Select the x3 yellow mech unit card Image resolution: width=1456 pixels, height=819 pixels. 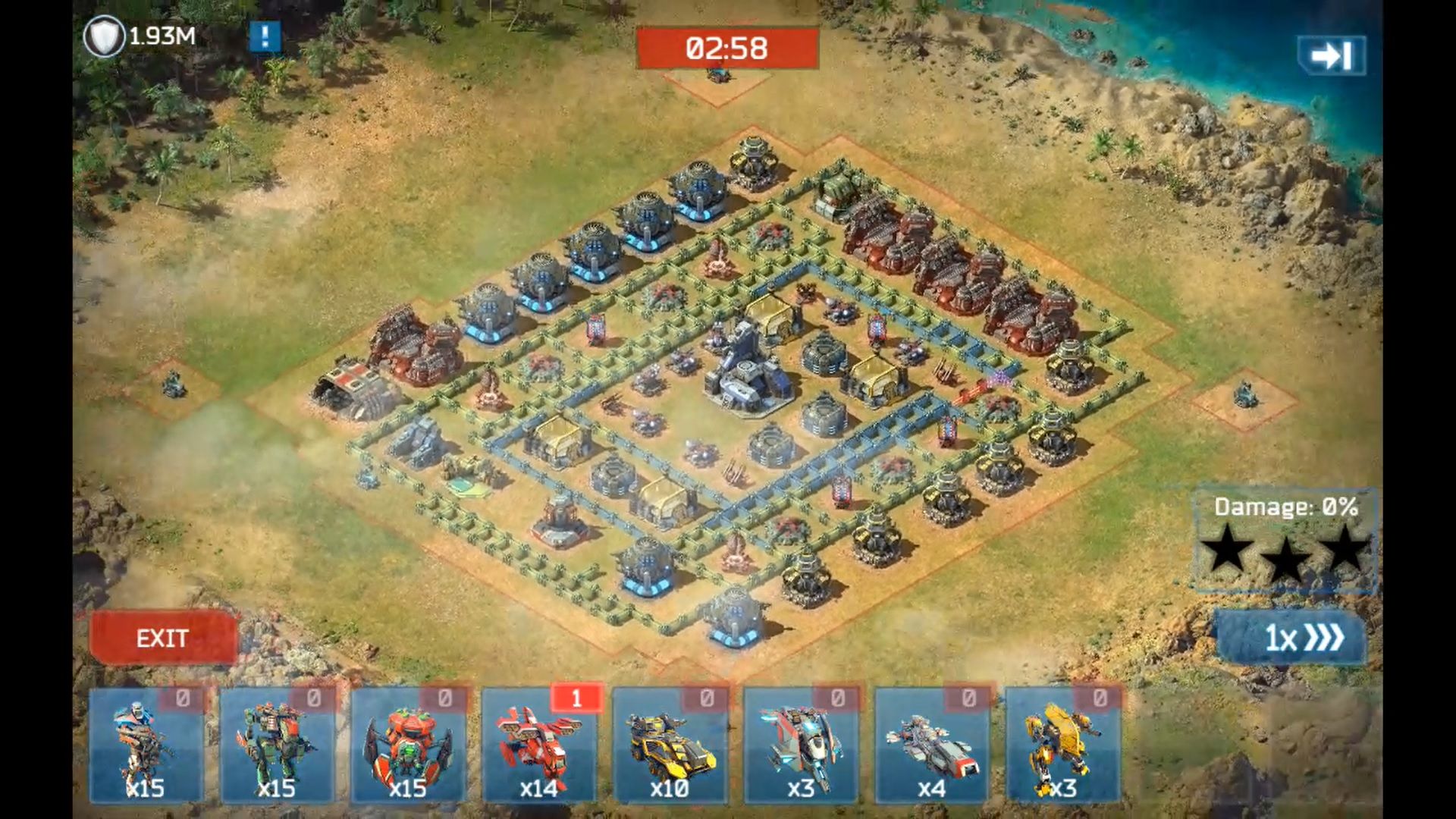click(1062, 746)
